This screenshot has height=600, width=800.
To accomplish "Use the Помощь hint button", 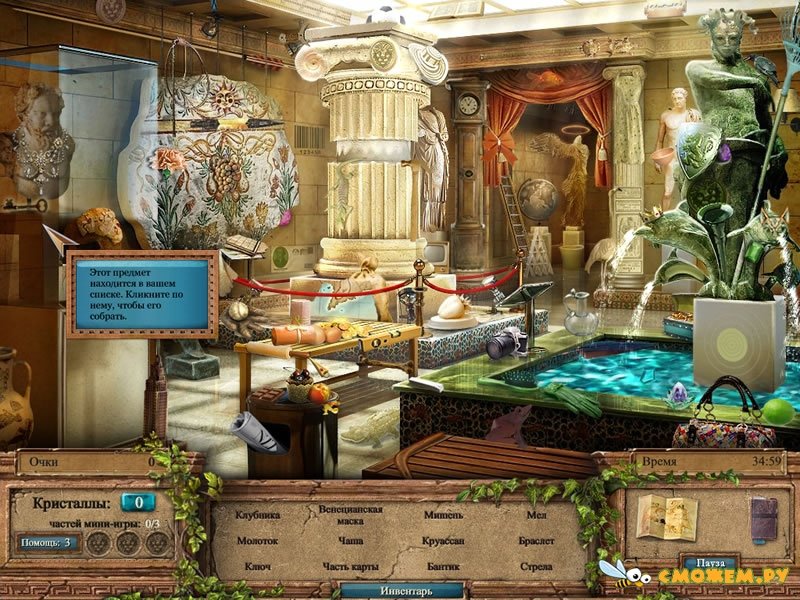I will click(46, 543).
